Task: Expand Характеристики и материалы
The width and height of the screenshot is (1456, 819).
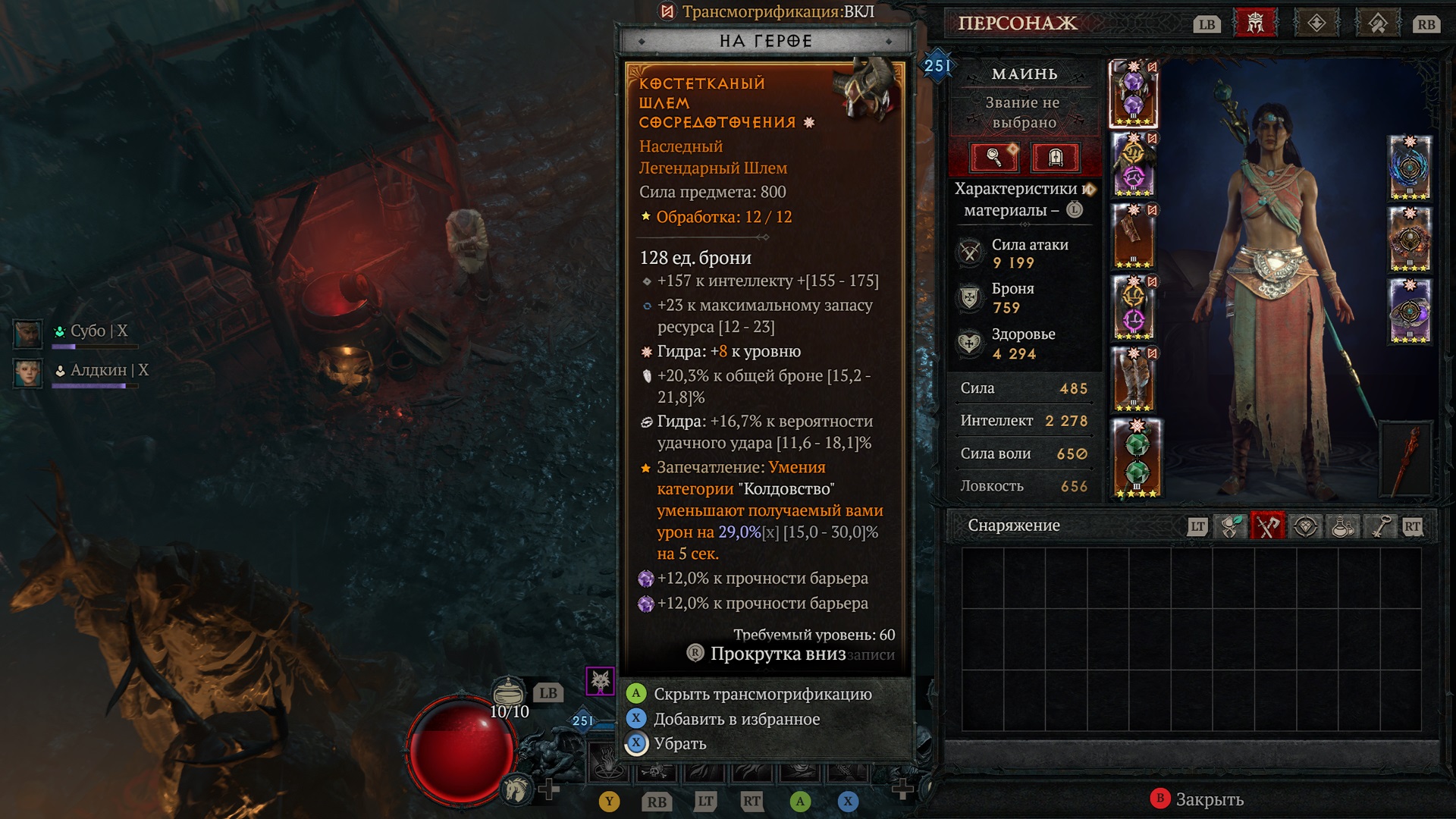Action: pos(1023,199)
